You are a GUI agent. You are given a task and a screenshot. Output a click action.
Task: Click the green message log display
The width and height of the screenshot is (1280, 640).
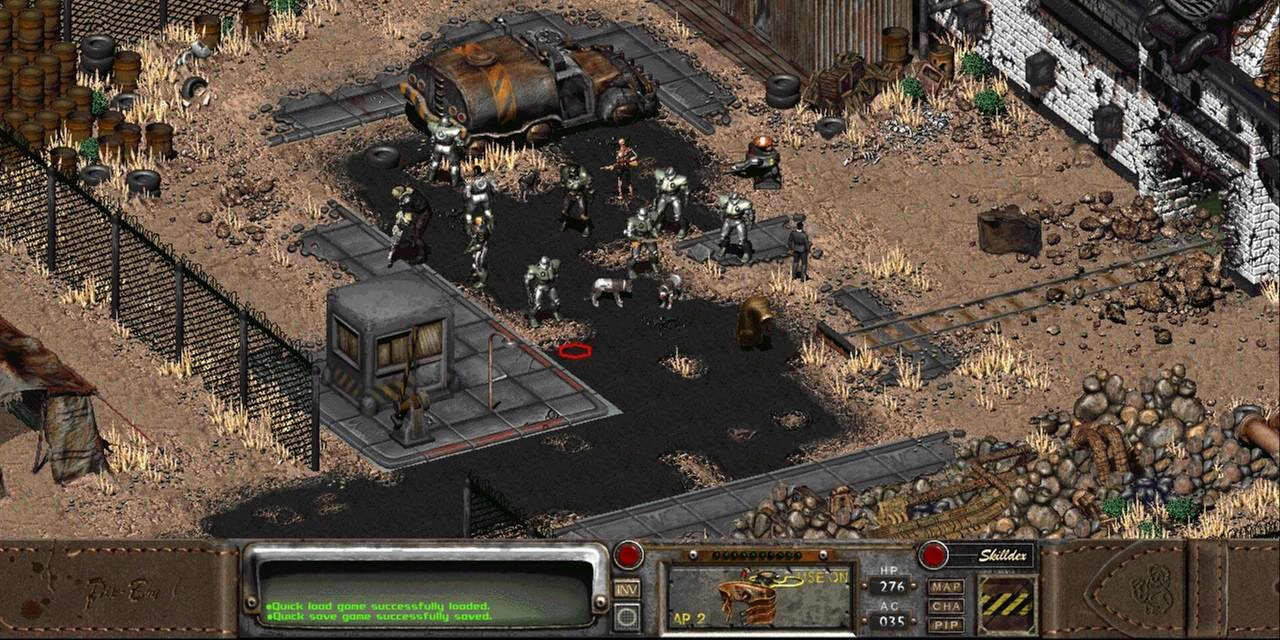[426, 592]
